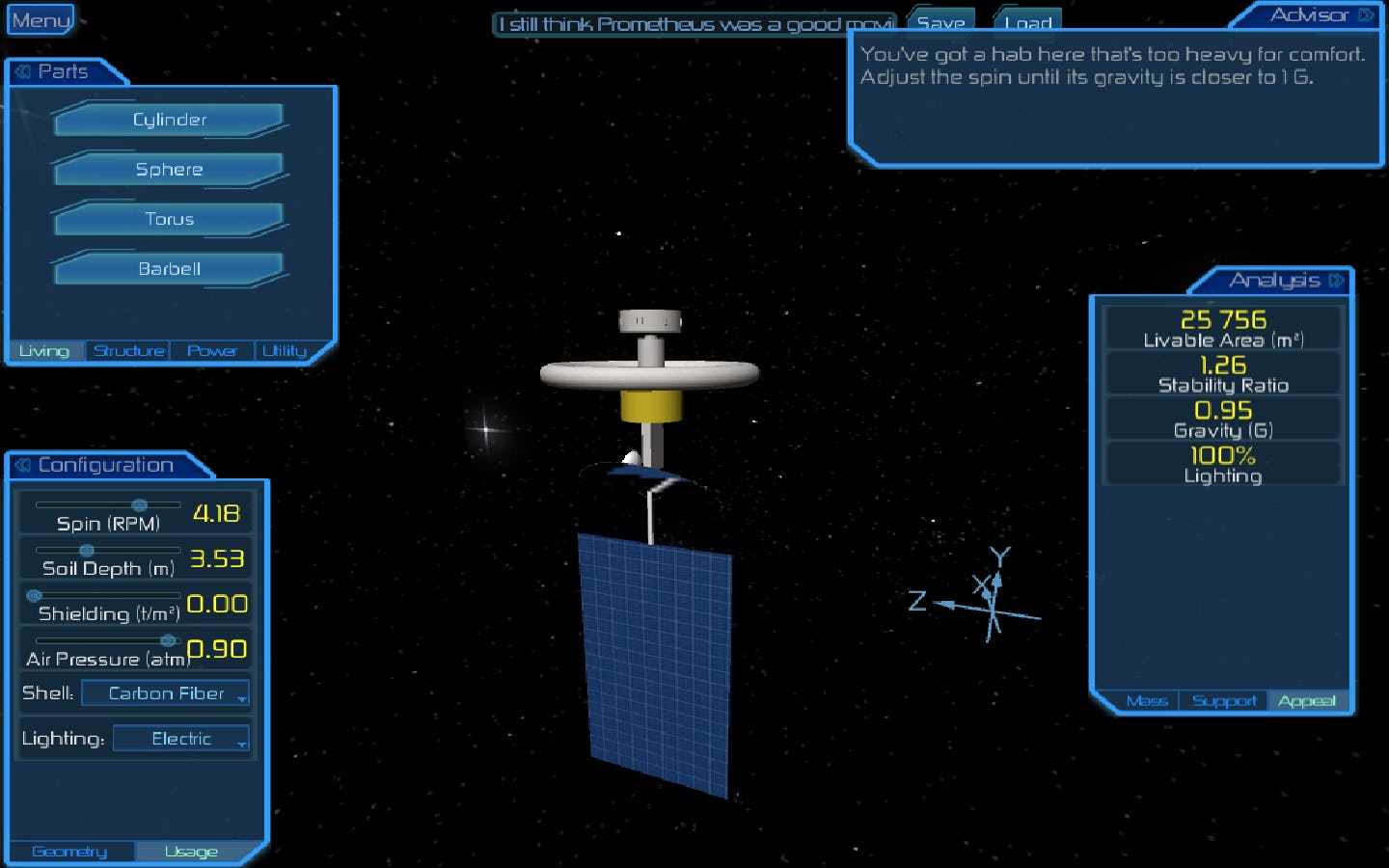Select the Mass analysis tab
Viewport: 1389px width, 868px height.
click(x=1148, y=701)
